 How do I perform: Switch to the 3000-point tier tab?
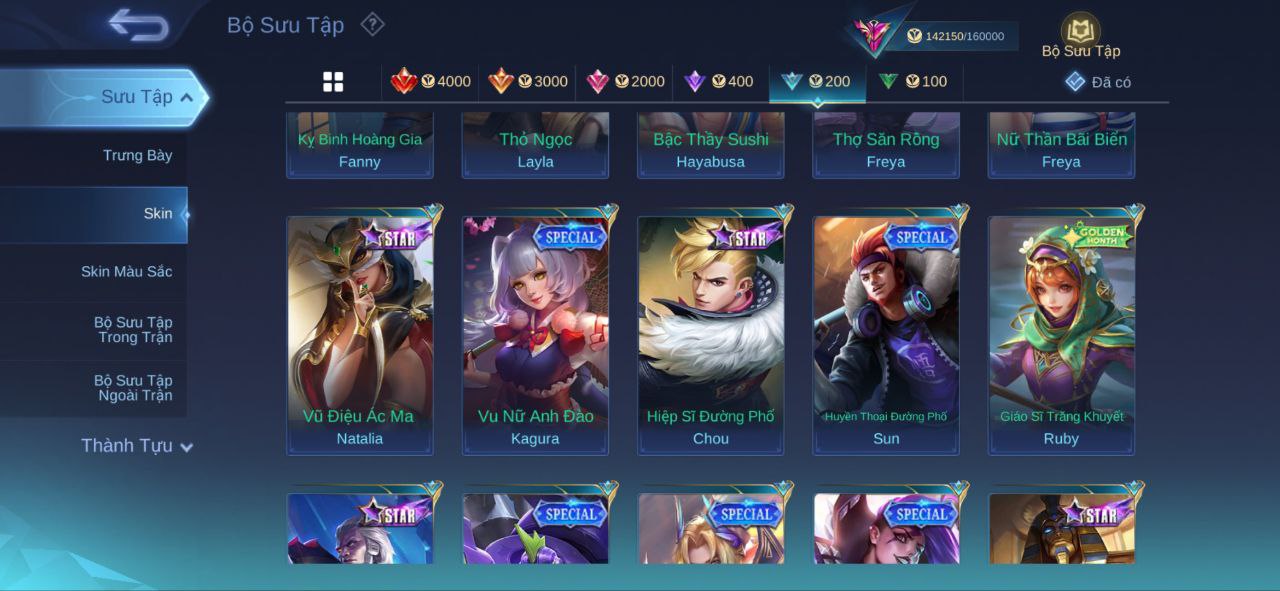point(528,82)
